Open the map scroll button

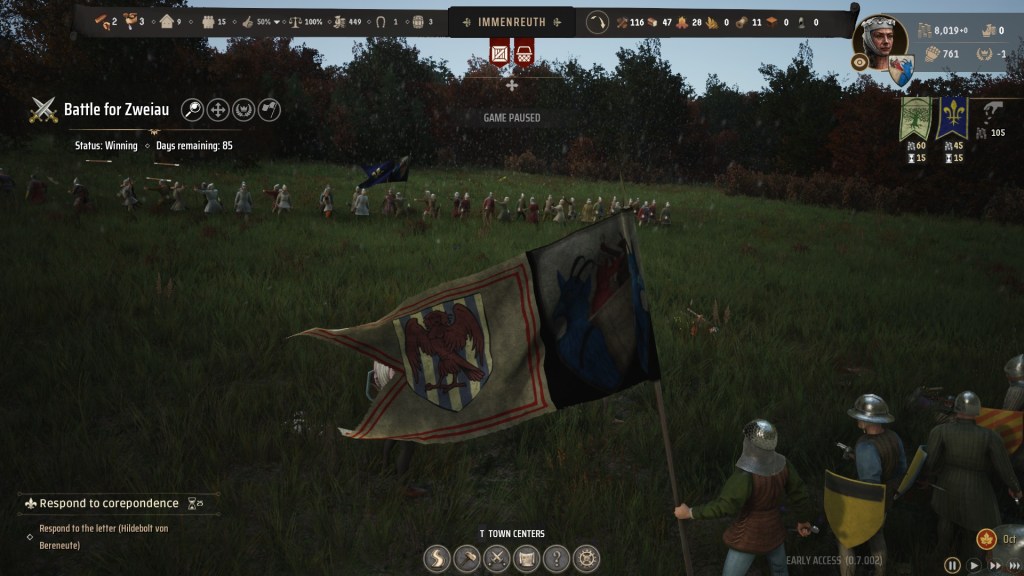coord(527,558)
